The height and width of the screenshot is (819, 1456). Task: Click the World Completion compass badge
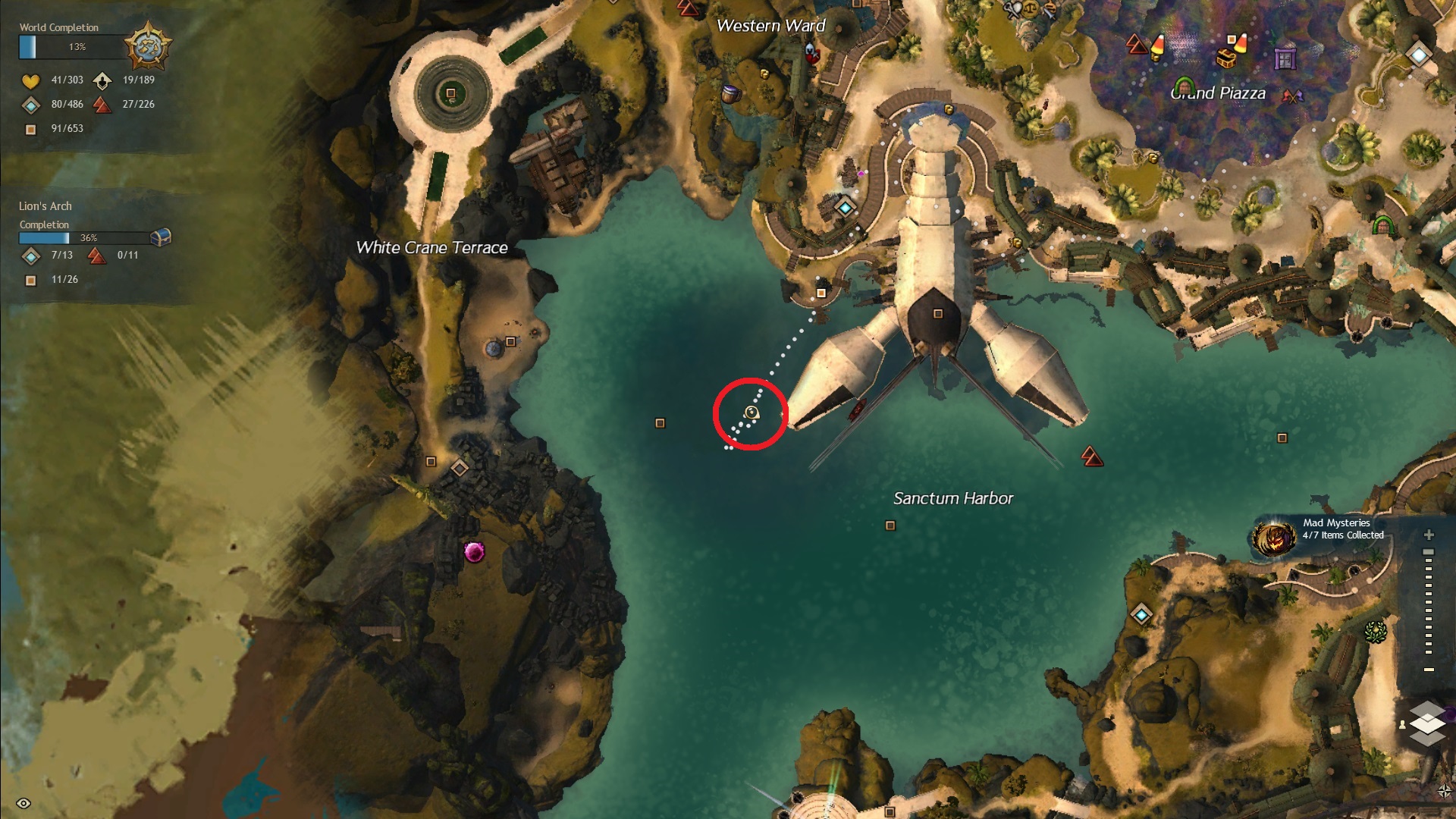coord(148,46)
